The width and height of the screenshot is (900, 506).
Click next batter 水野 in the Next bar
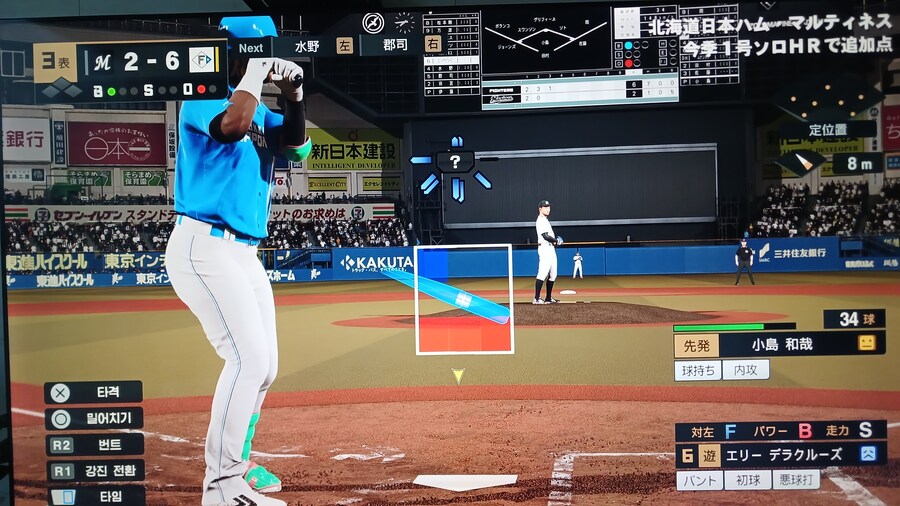306,46
